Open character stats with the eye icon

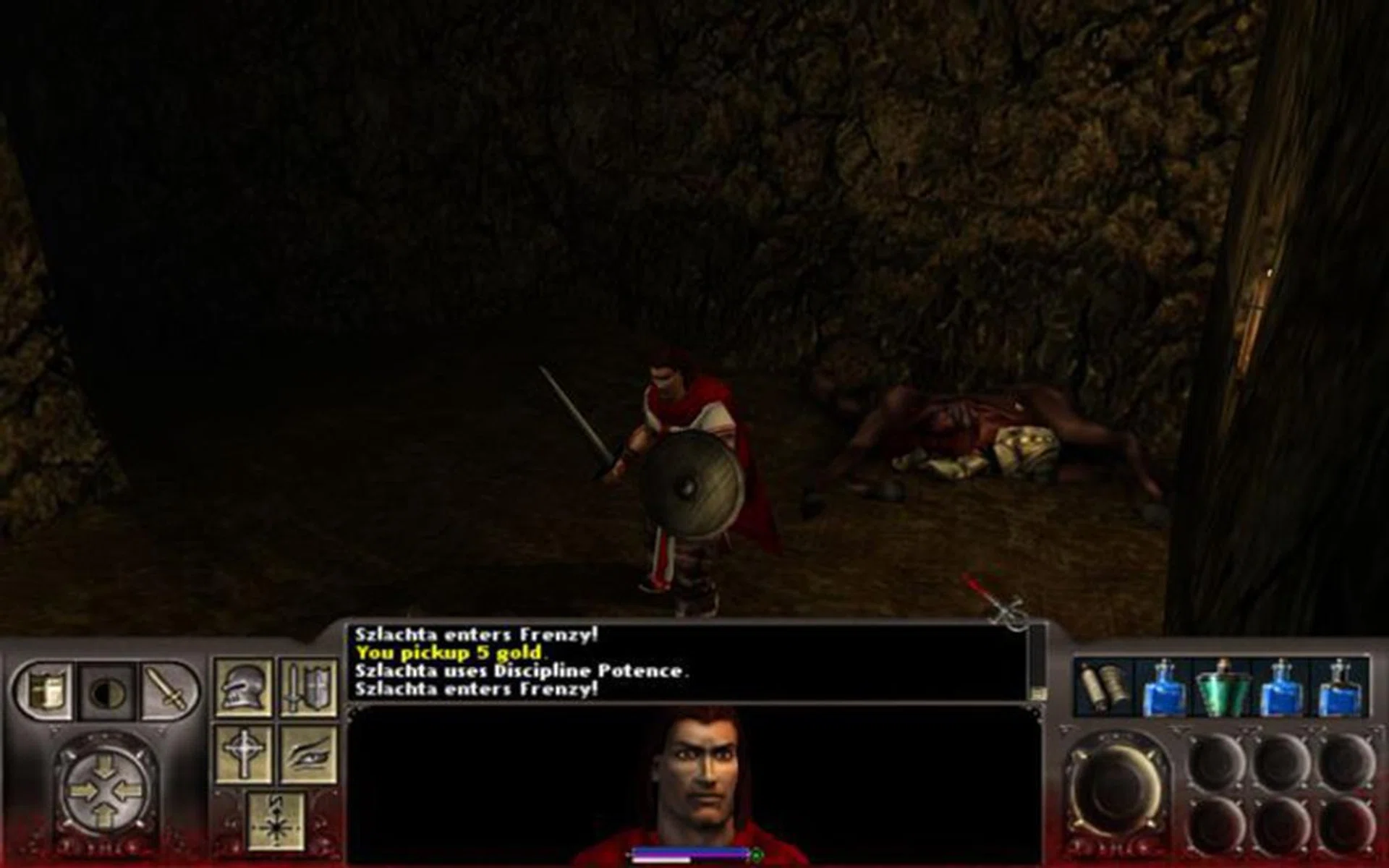[309, 752]
